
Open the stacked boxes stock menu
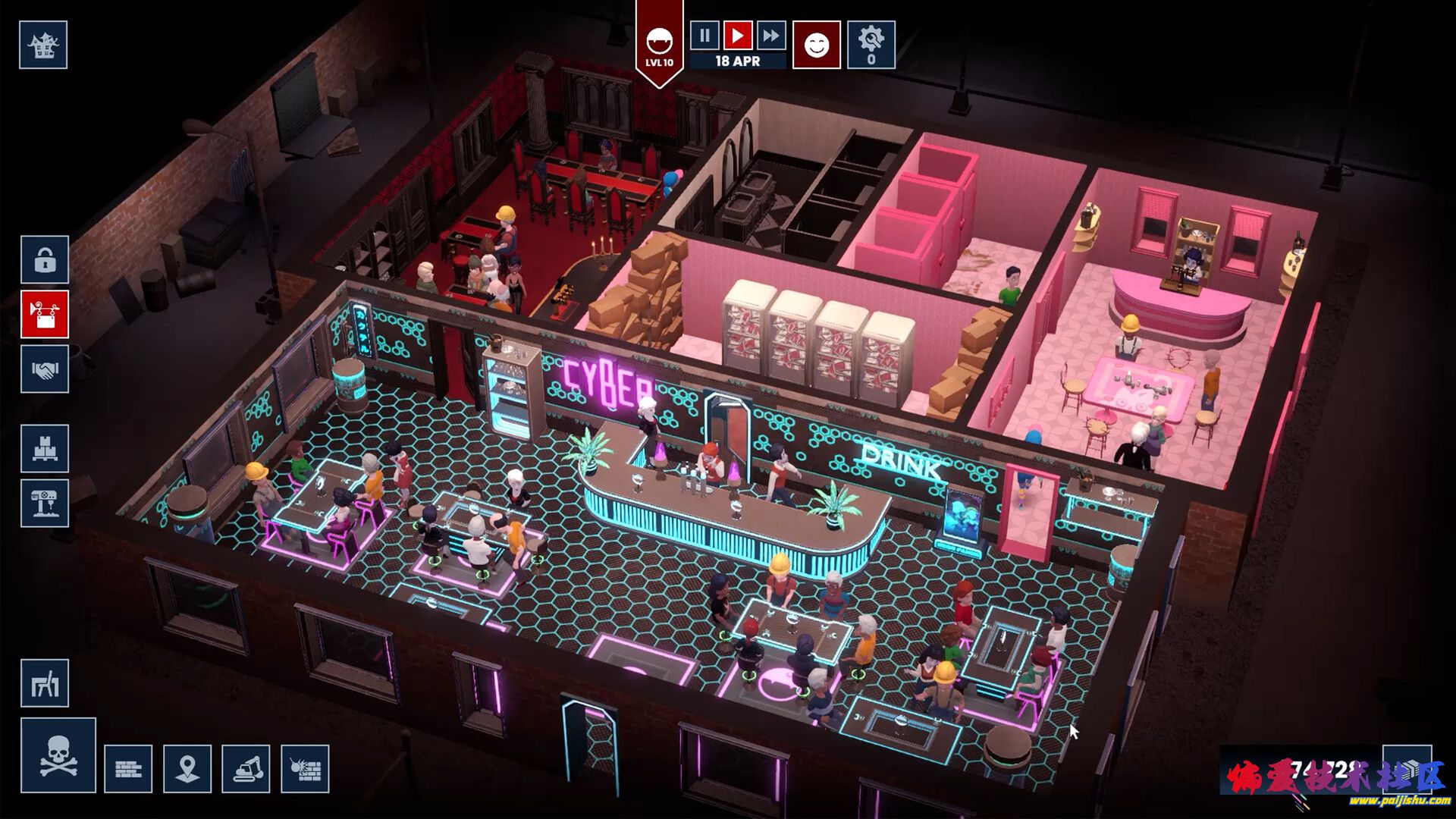[45, 449]
